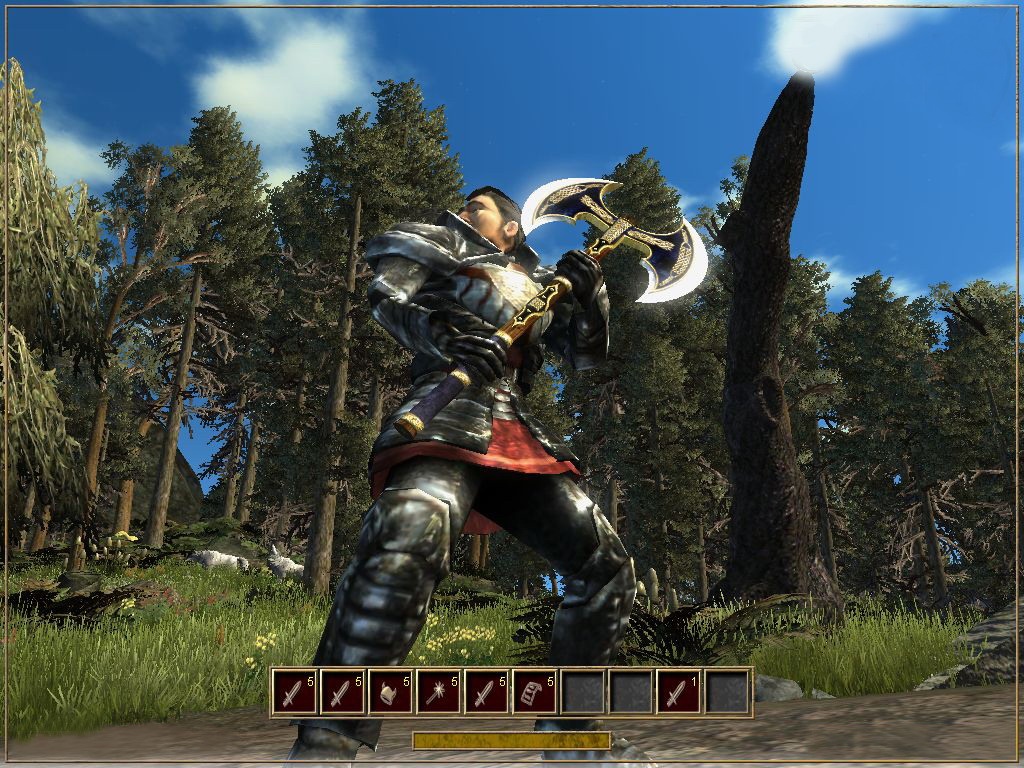Screen dimensions: 1024x768
Task: Activate the sparkling magic wand slot
Action: (x=439, y=692)
